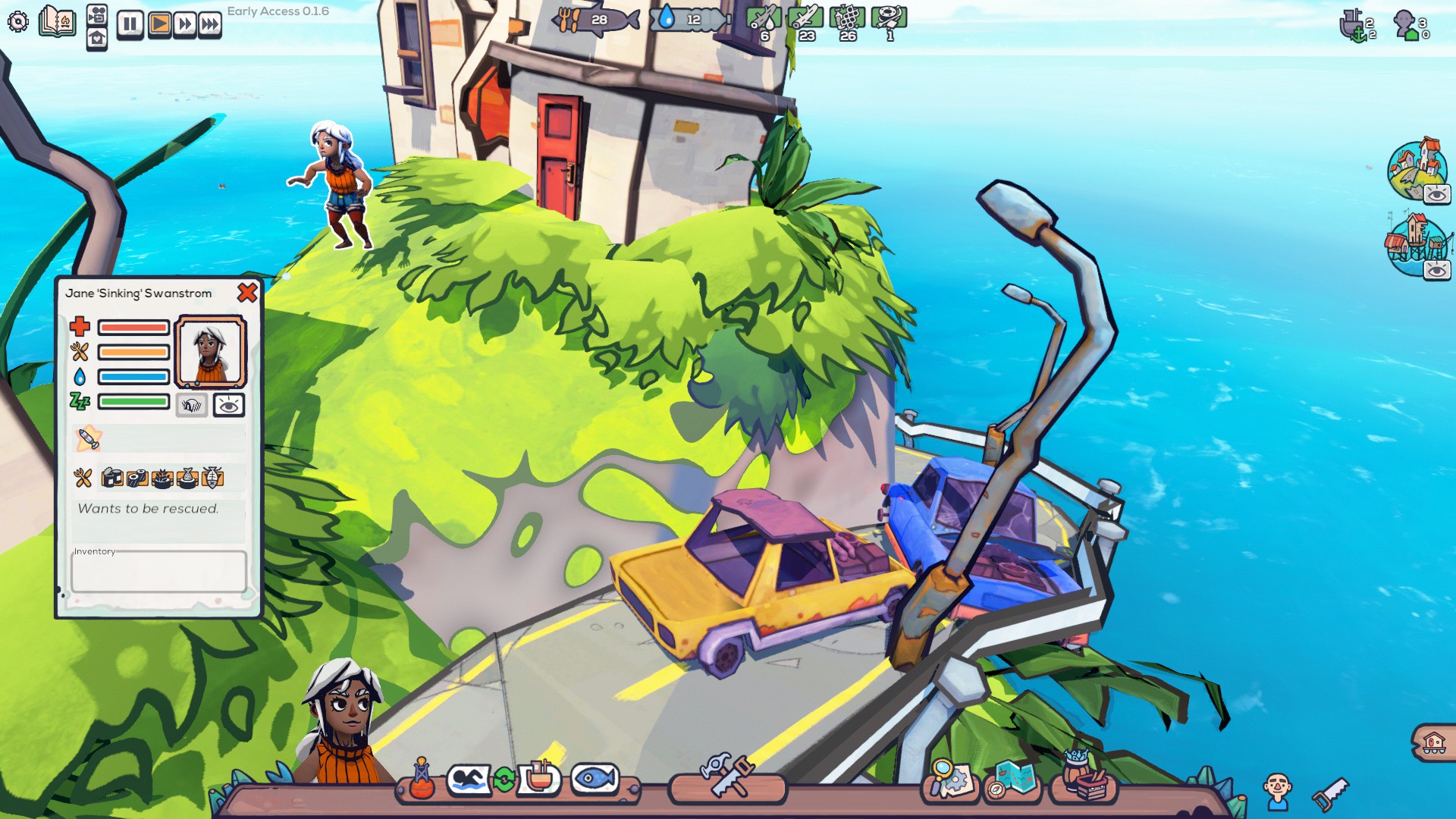1456x819 pixels.
Task: Open the map with compass
Action: coord(1014,779)
